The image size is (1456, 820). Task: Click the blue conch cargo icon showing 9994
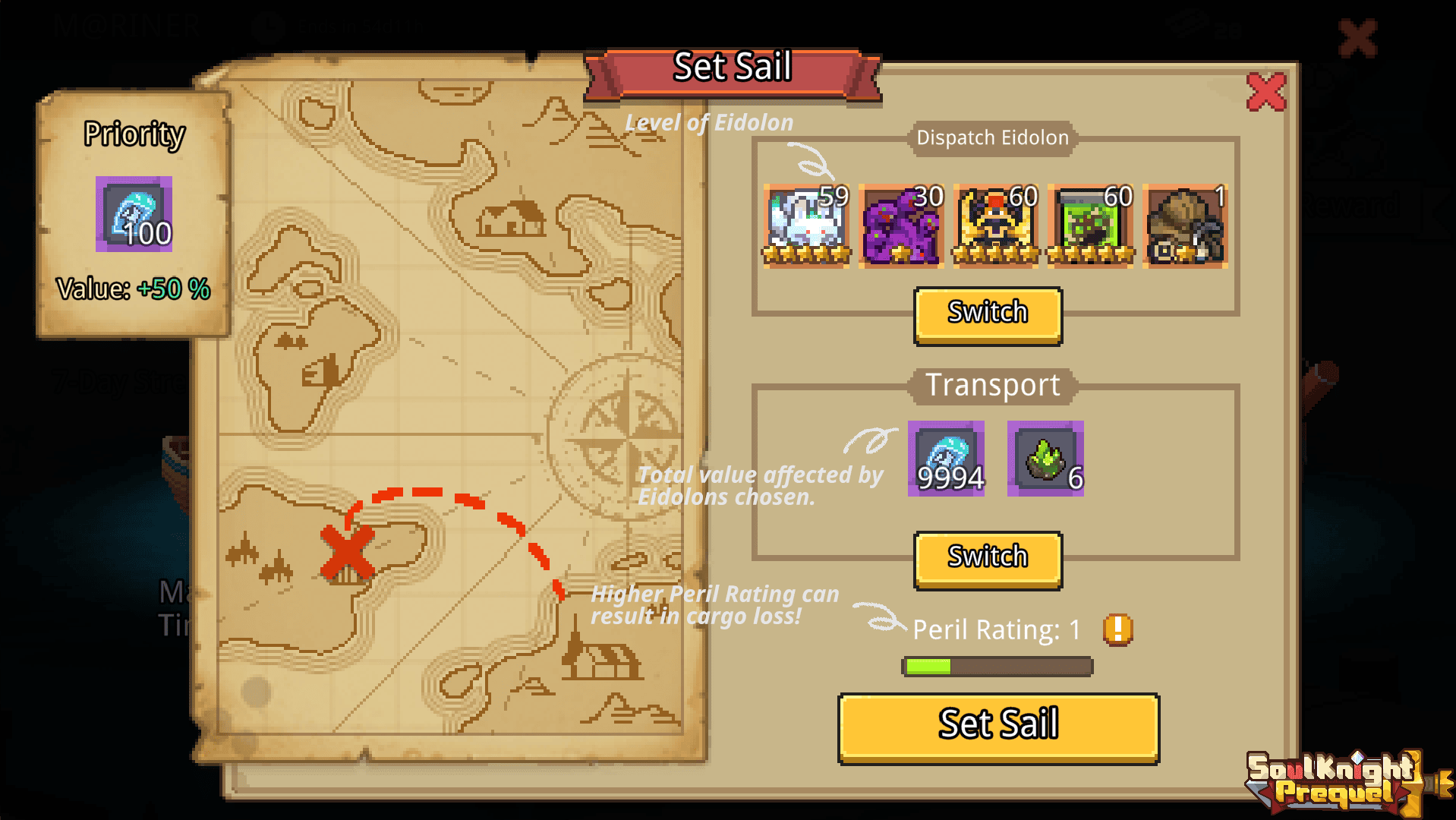(x=946, y=459)
